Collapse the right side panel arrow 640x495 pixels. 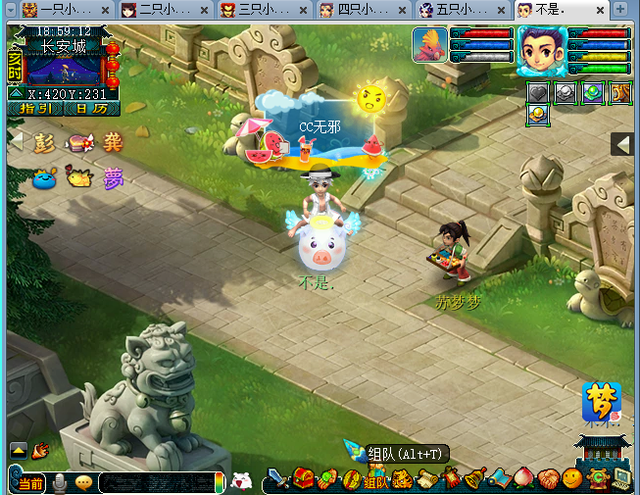coord(623,145)
